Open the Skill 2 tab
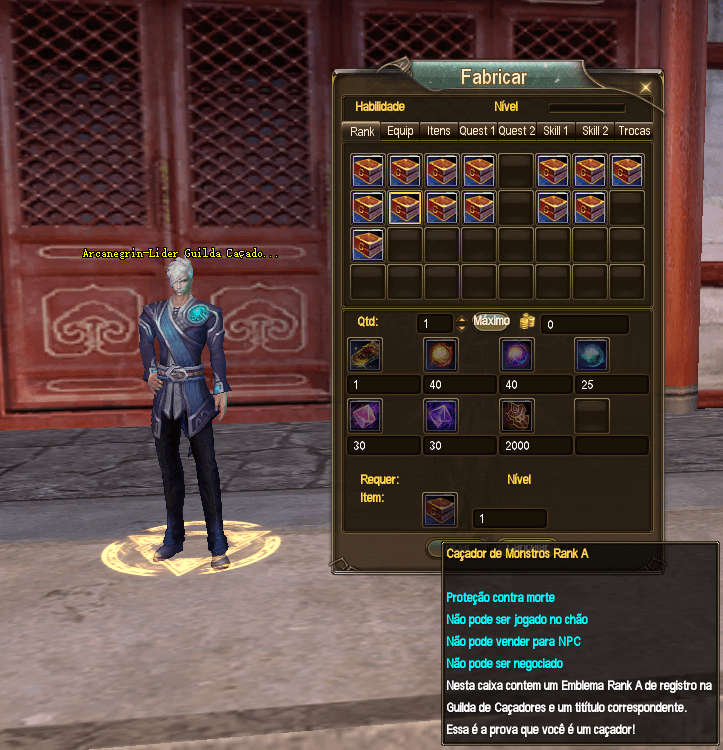 pos(595,131)
